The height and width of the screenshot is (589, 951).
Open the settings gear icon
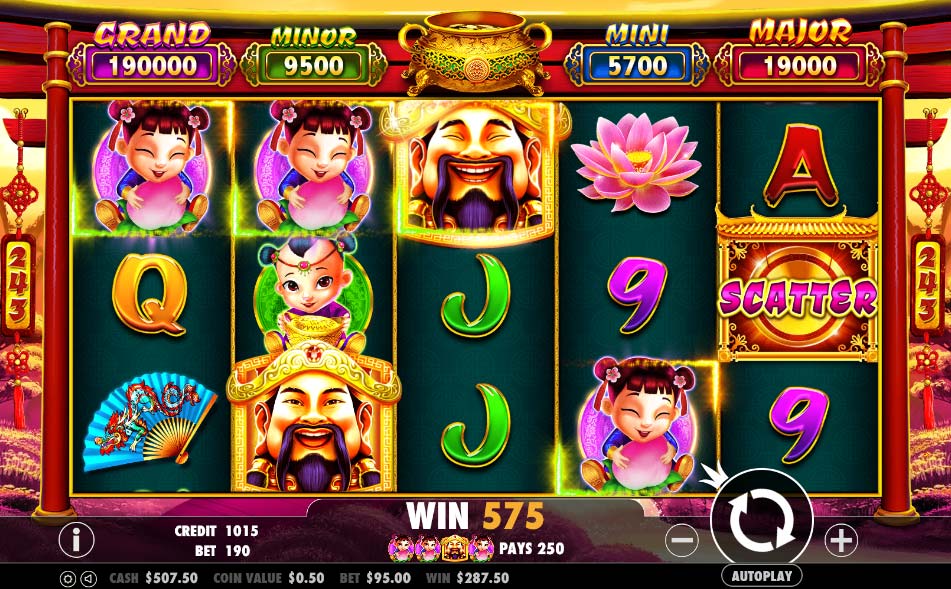pyautogui.click(x=68, y=578)
